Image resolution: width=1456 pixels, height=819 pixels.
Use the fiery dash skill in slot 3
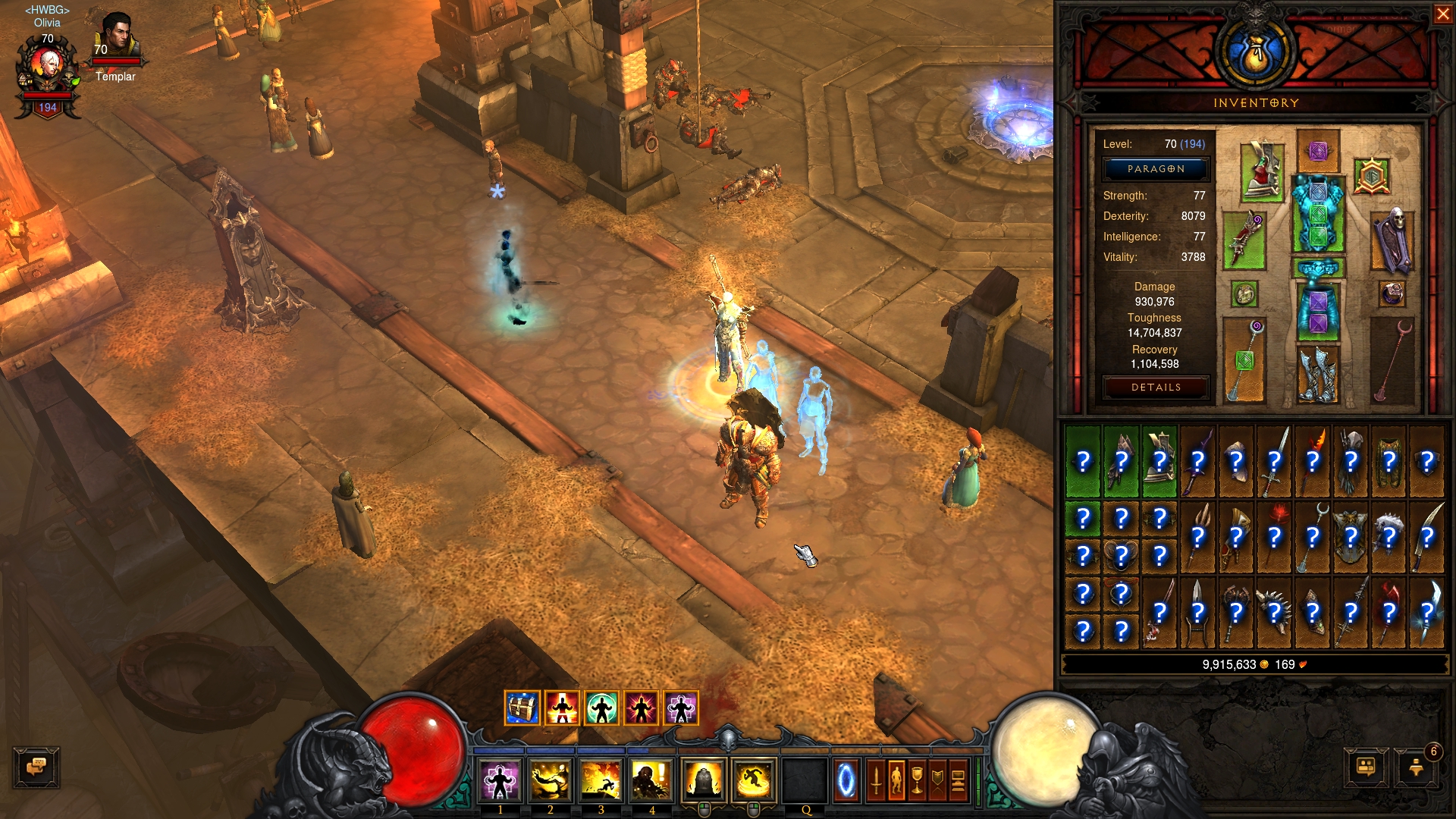[601, 780]
